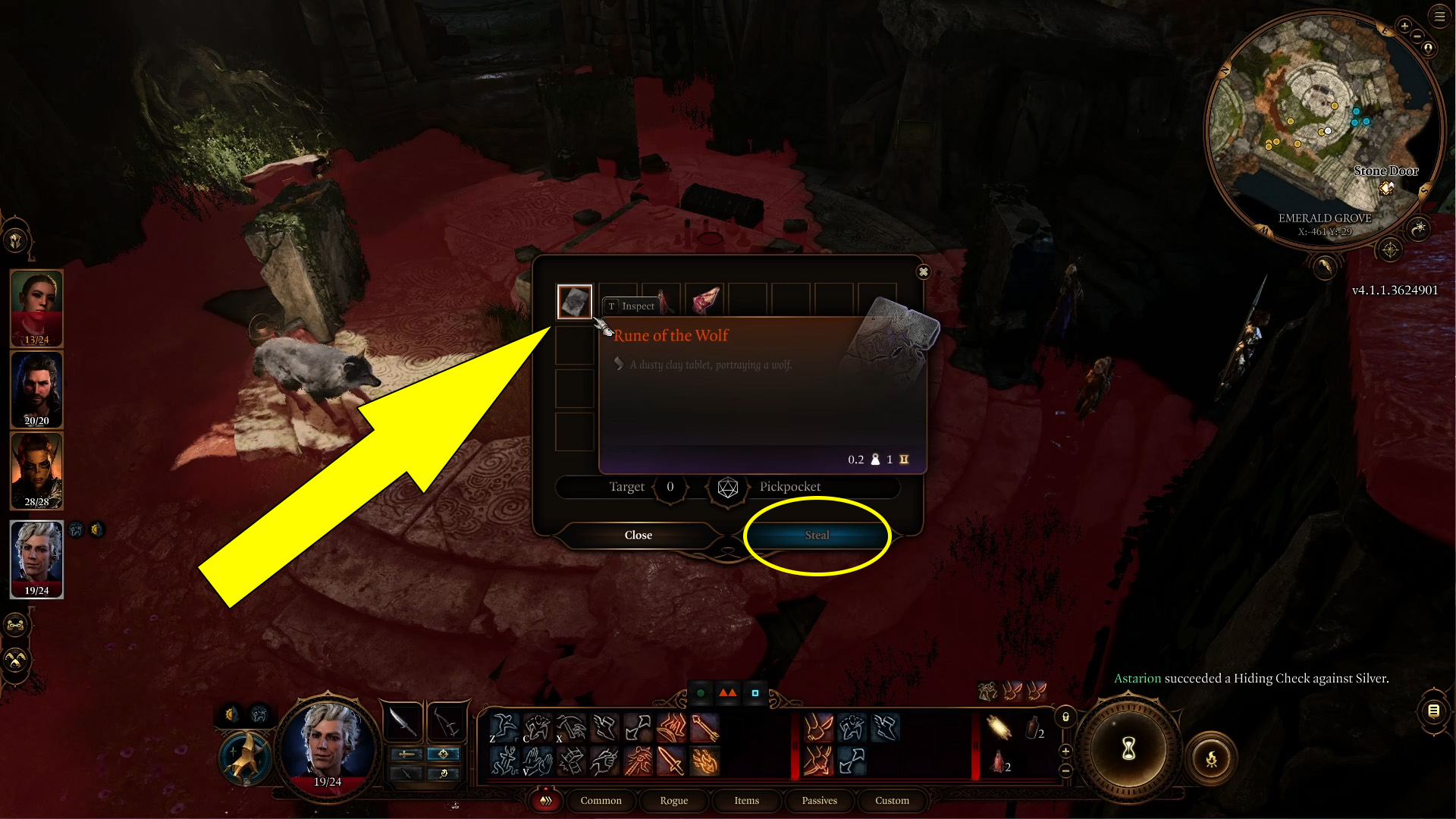Switch to the Items hotbar tab

[x=747, y=801]
